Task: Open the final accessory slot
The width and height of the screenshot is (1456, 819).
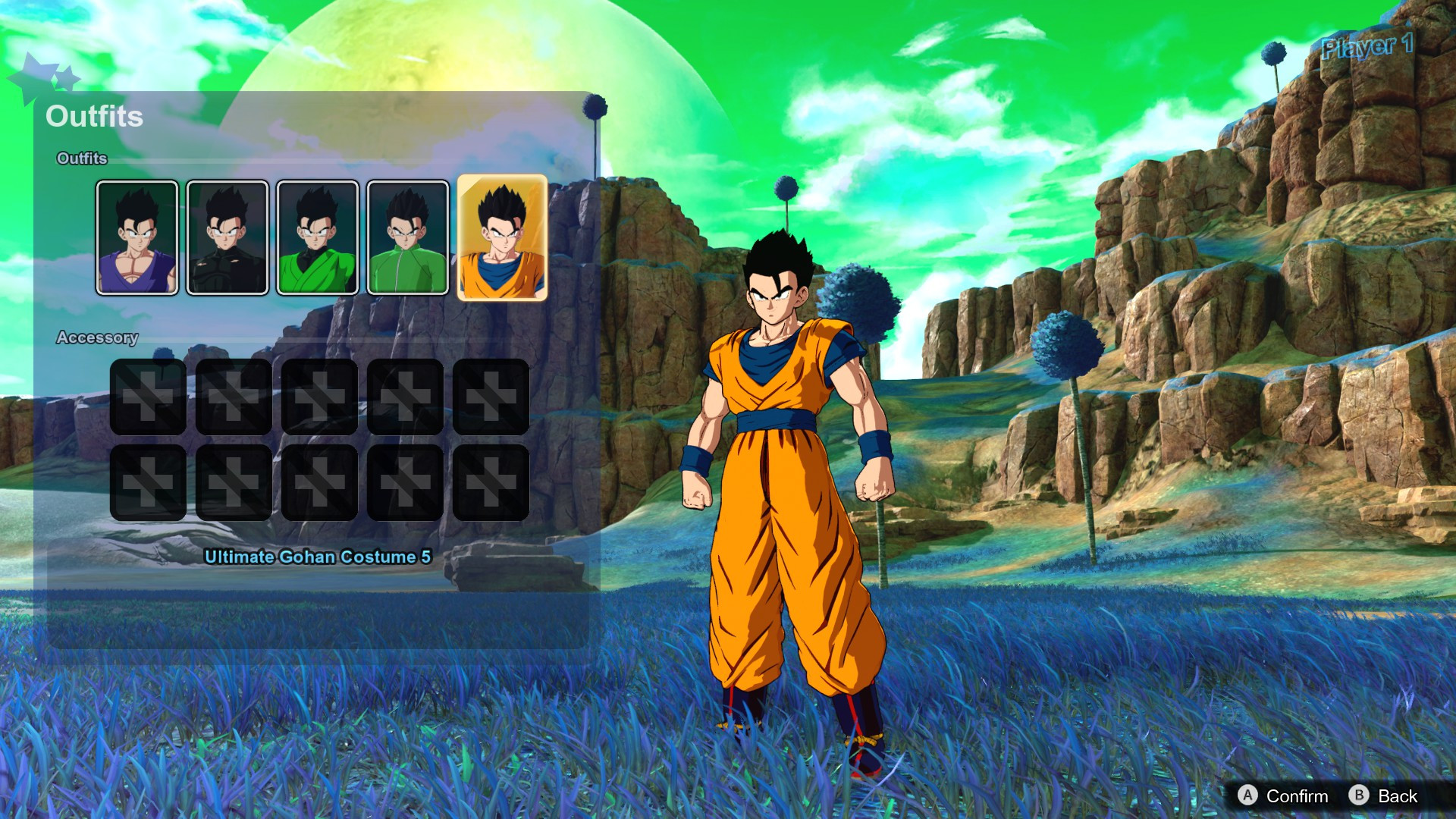Action: click(490, 483)
